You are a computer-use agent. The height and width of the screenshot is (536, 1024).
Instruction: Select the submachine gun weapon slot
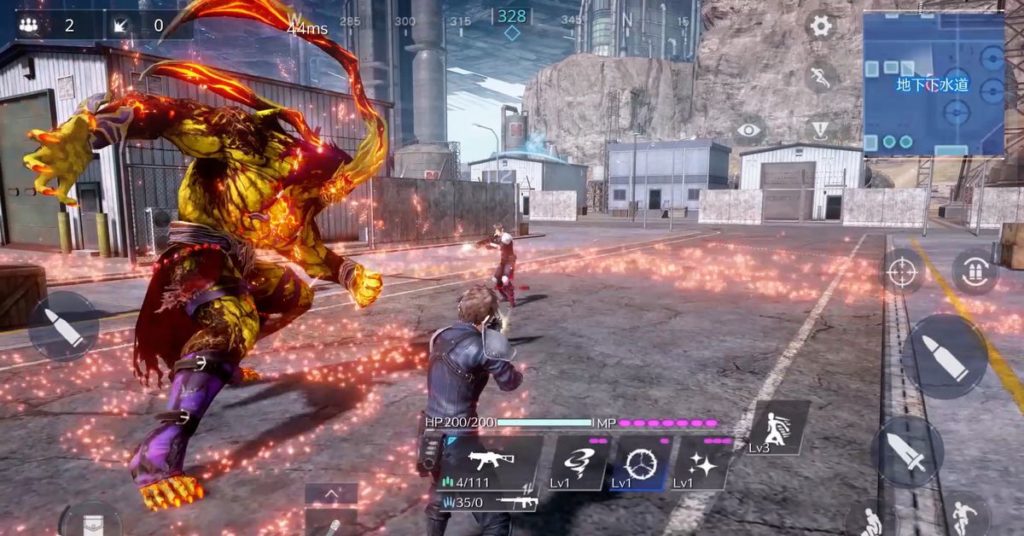[490, 462]
